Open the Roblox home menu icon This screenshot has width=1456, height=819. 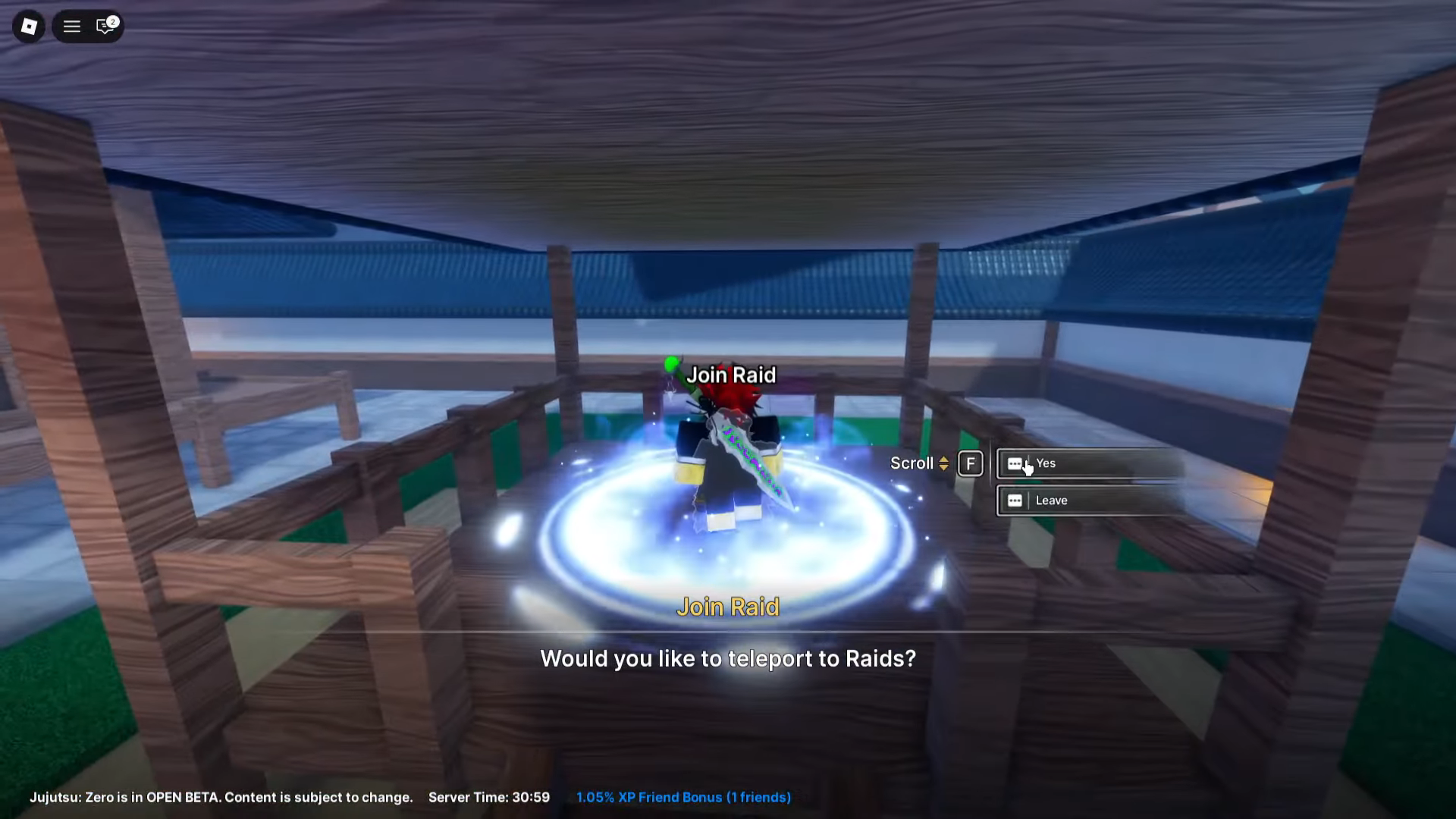[27, 27]
